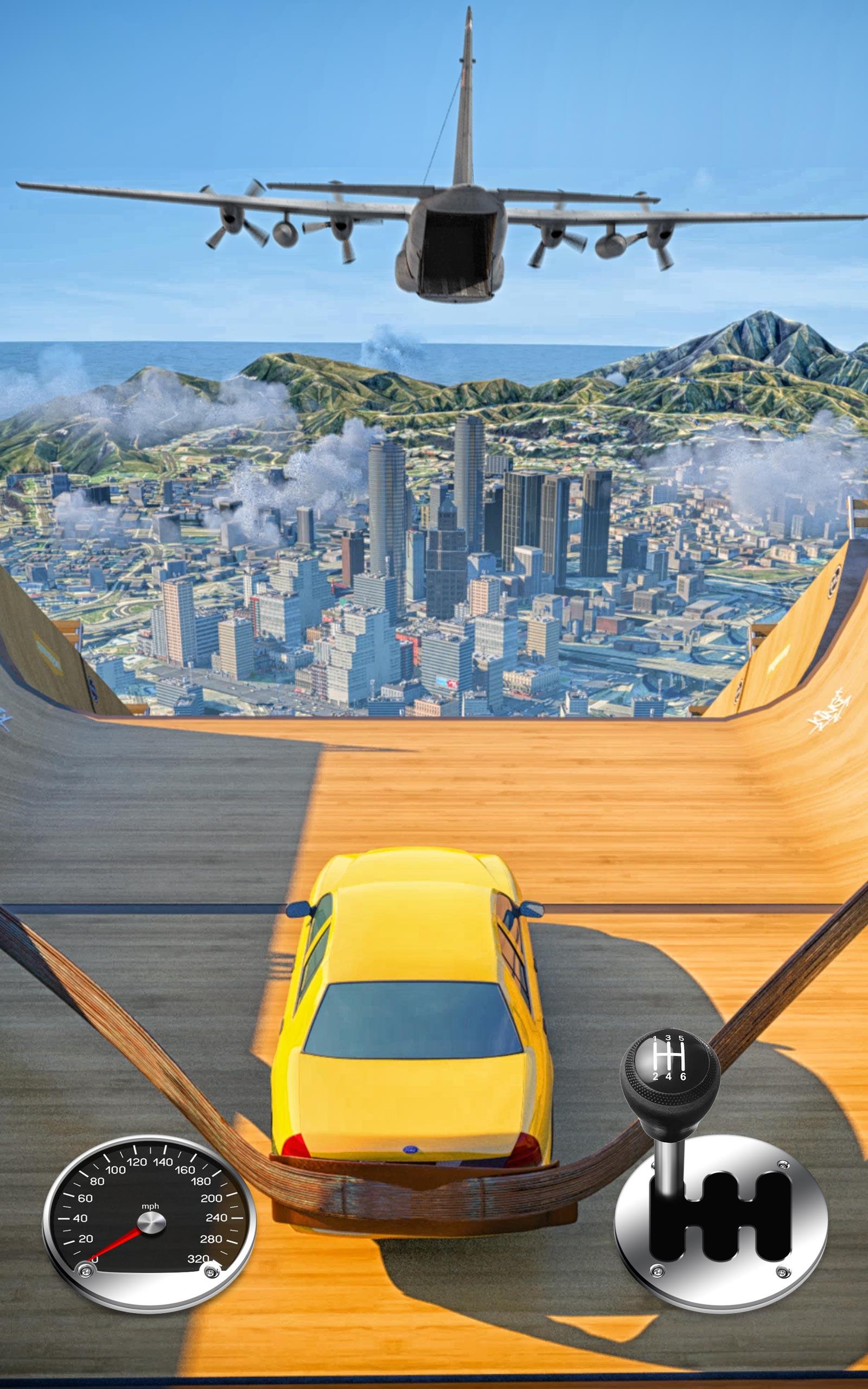Select gear 1 on the shift knob

click(x=655, y=1039)
